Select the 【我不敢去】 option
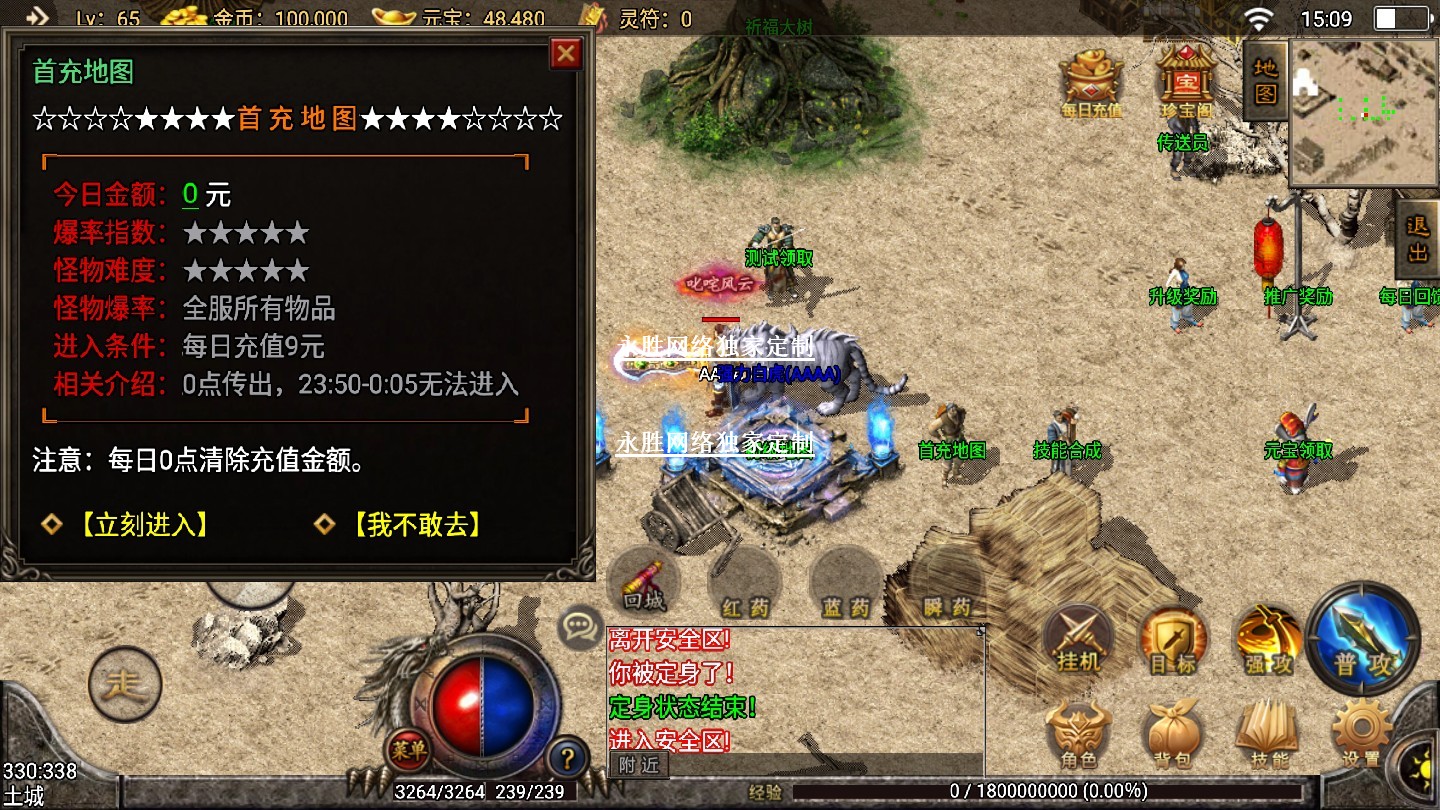Viewport: 1440px width, 810px height. click(418, 524)
